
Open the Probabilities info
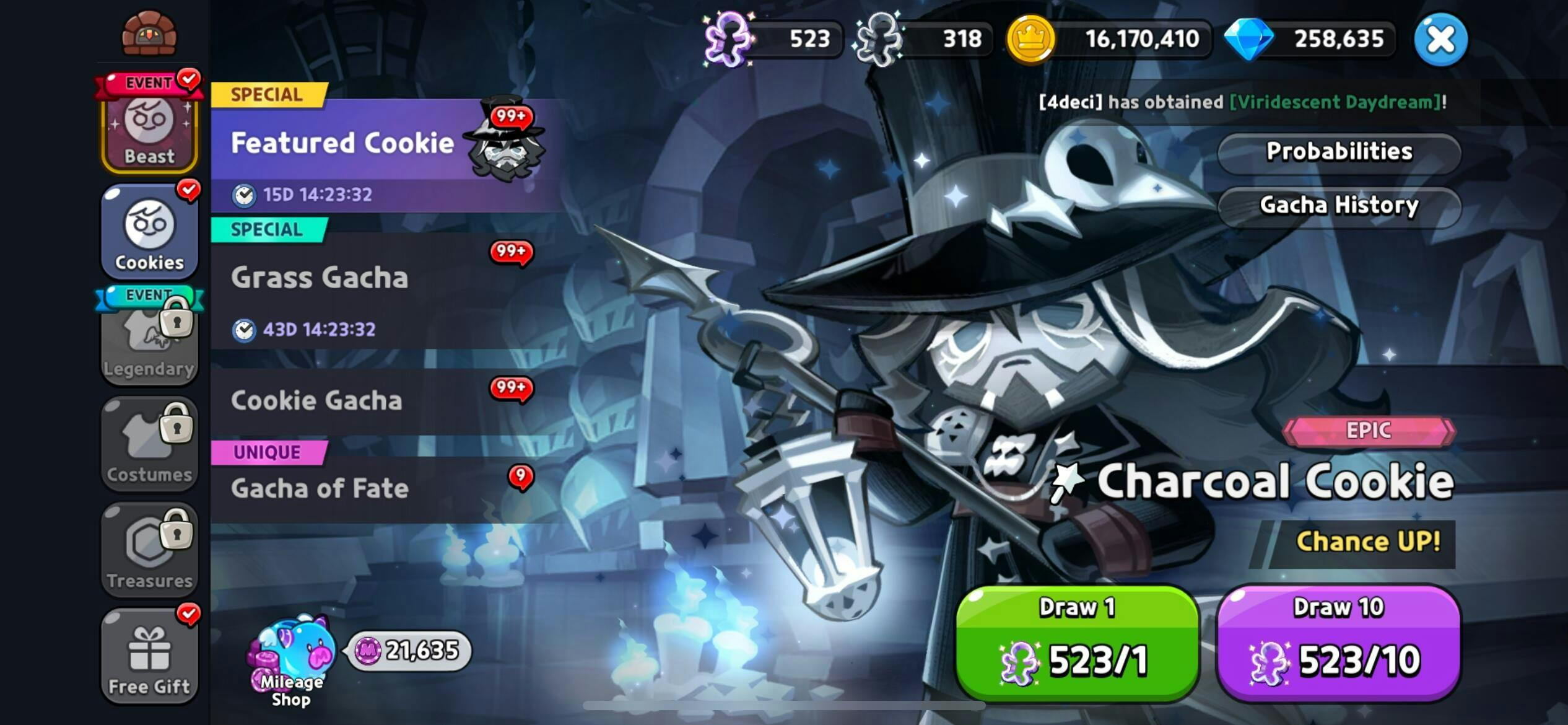(1339, 152)
